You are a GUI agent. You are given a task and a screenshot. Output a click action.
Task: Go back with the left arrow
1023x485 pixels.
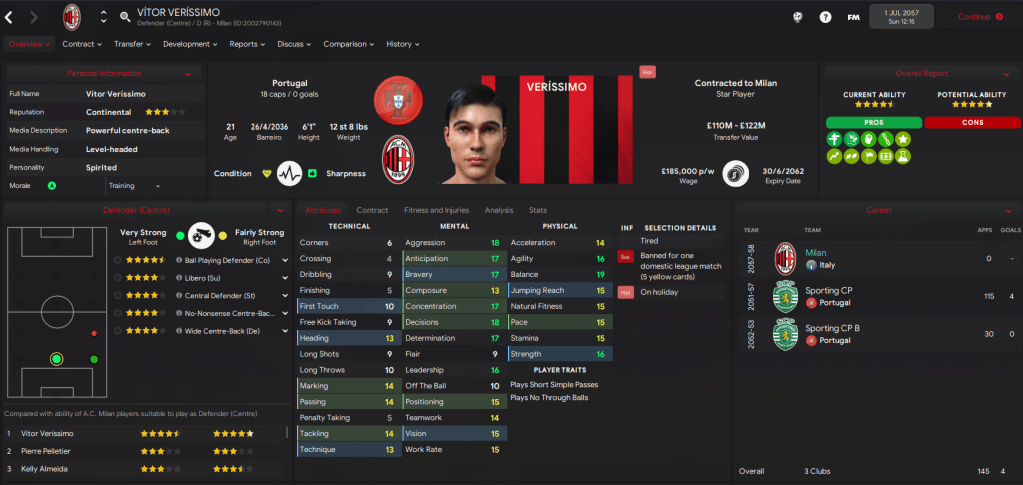coord(9,17)
